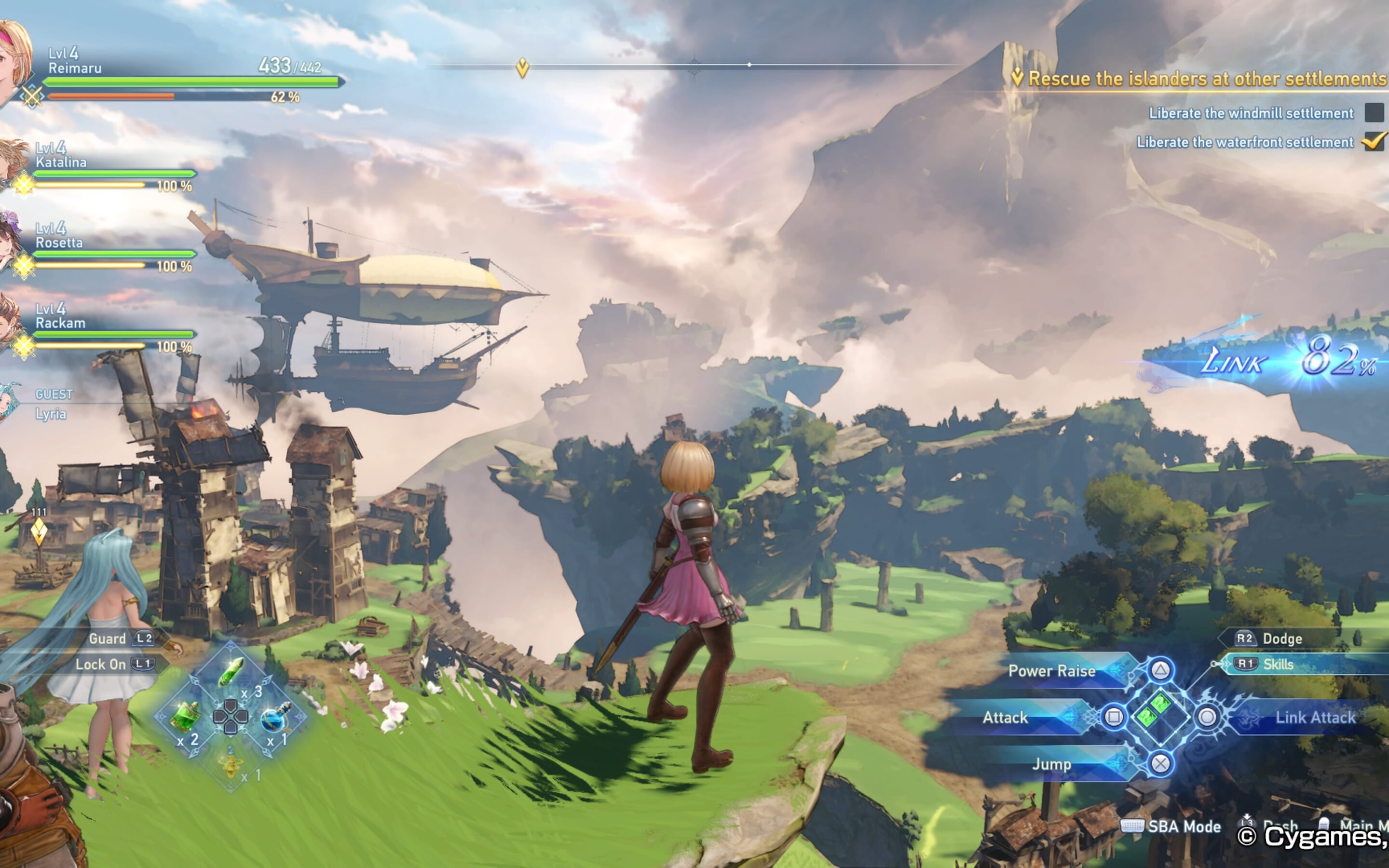1389x868 pixels.
Task: Click the windmill settlement objective checkbox
Action: click(1374, 112)
